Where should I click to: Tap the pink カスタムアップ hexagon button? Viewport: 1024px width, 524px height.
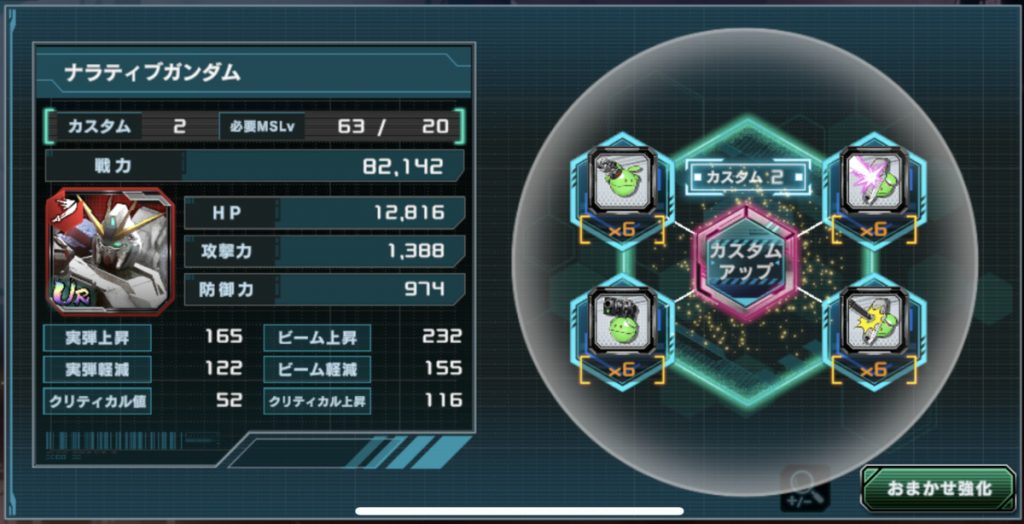pos(745,262)
